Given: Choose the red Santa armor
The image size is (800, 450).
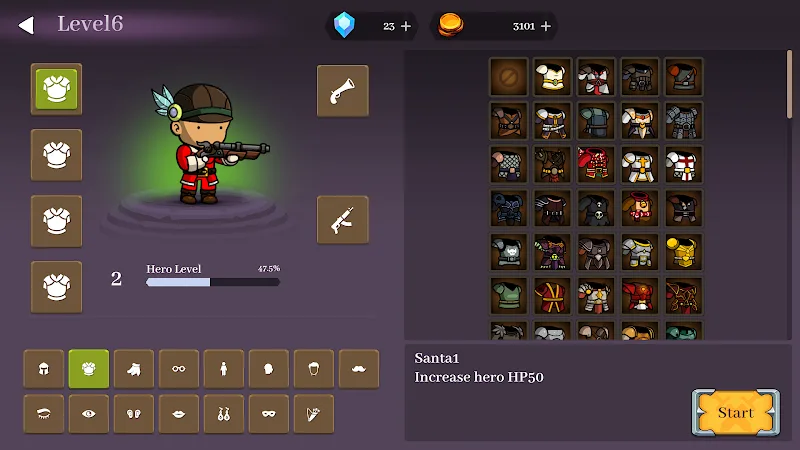Looking at the screenshot, I should (596, 165).
